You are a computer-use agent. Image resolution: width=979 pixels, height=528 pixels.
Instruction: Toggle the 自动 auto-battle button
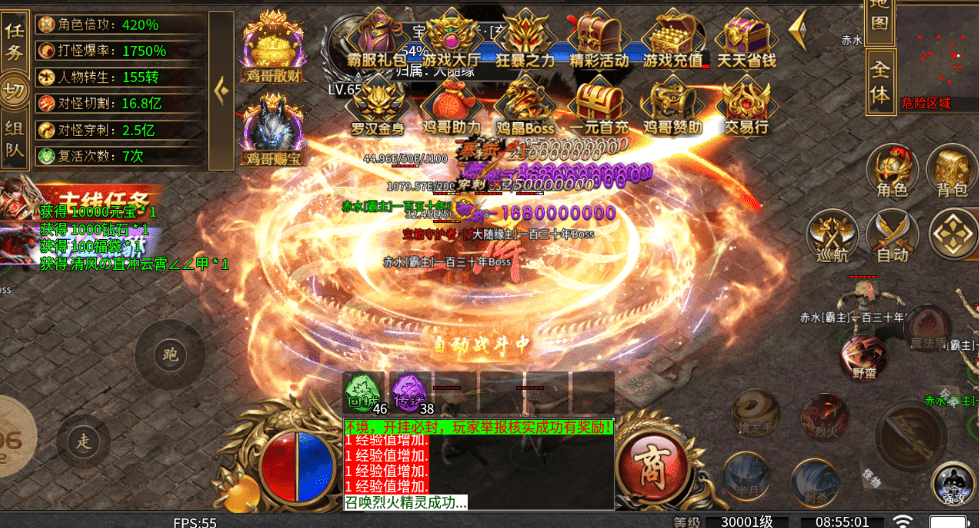coord(891,236)
